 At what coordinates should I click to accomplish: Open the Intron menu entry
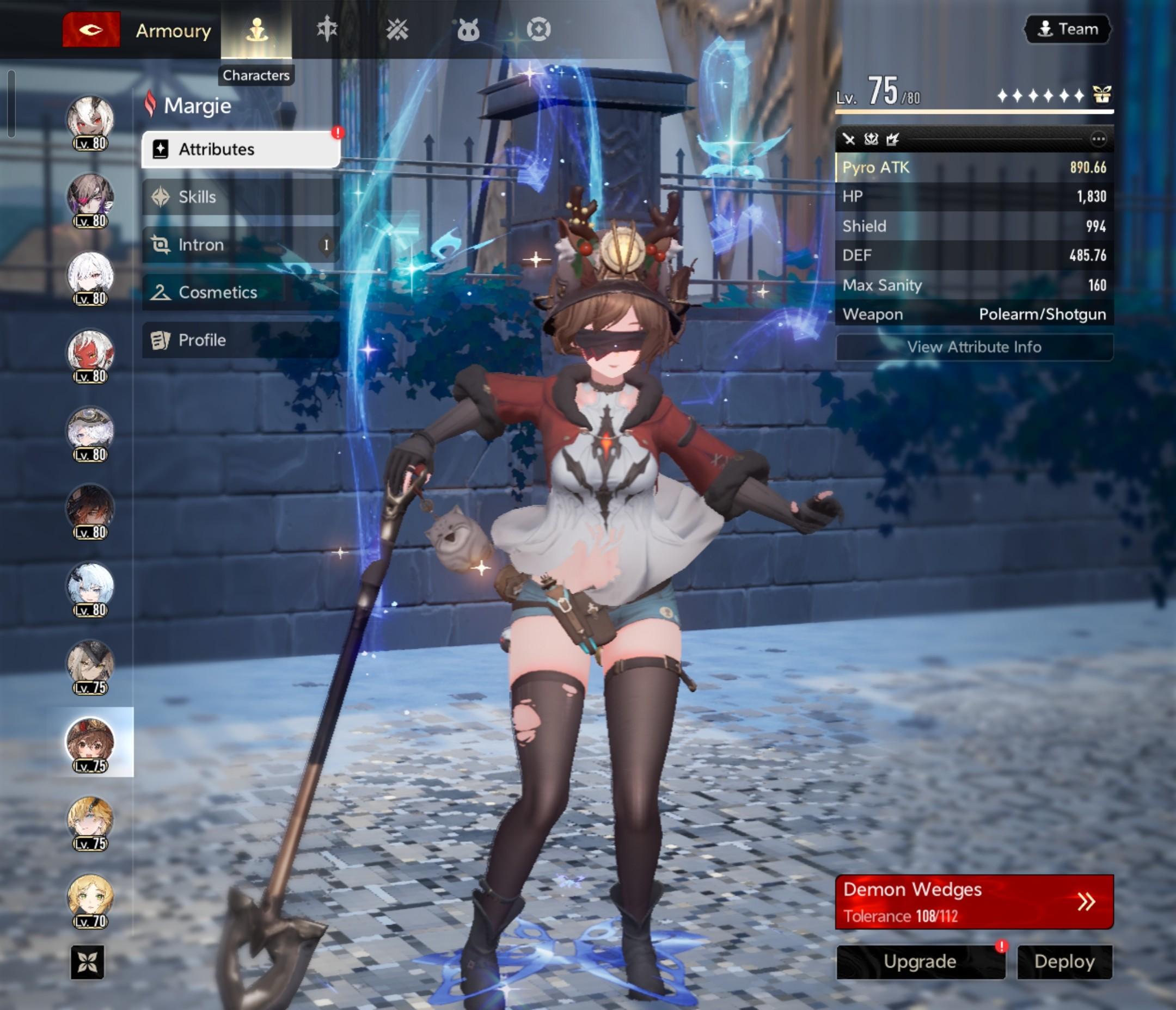coord(241,244)
